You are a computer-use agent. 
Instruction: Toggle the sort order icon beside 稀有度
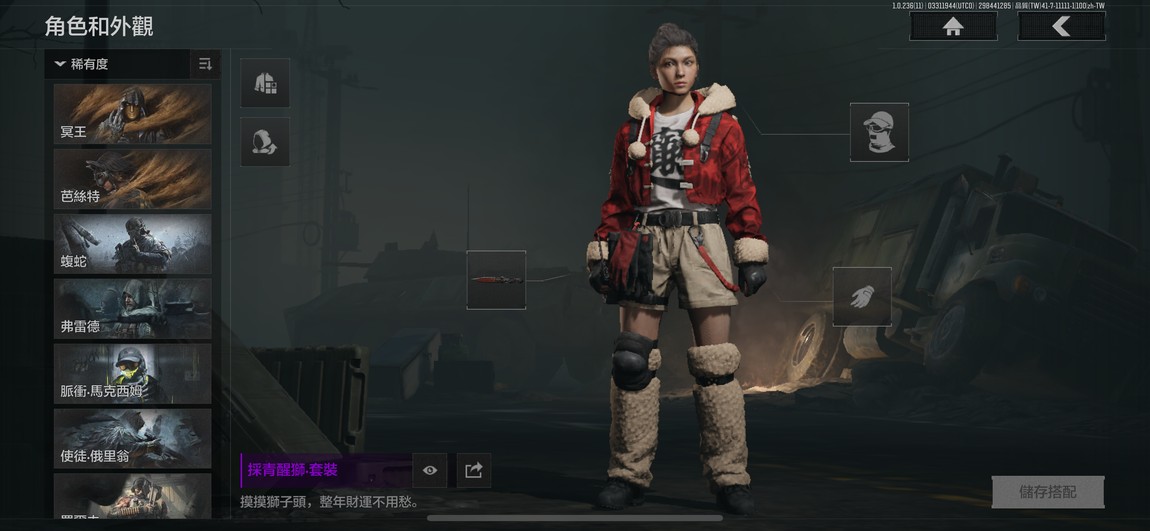pos(205,64)
